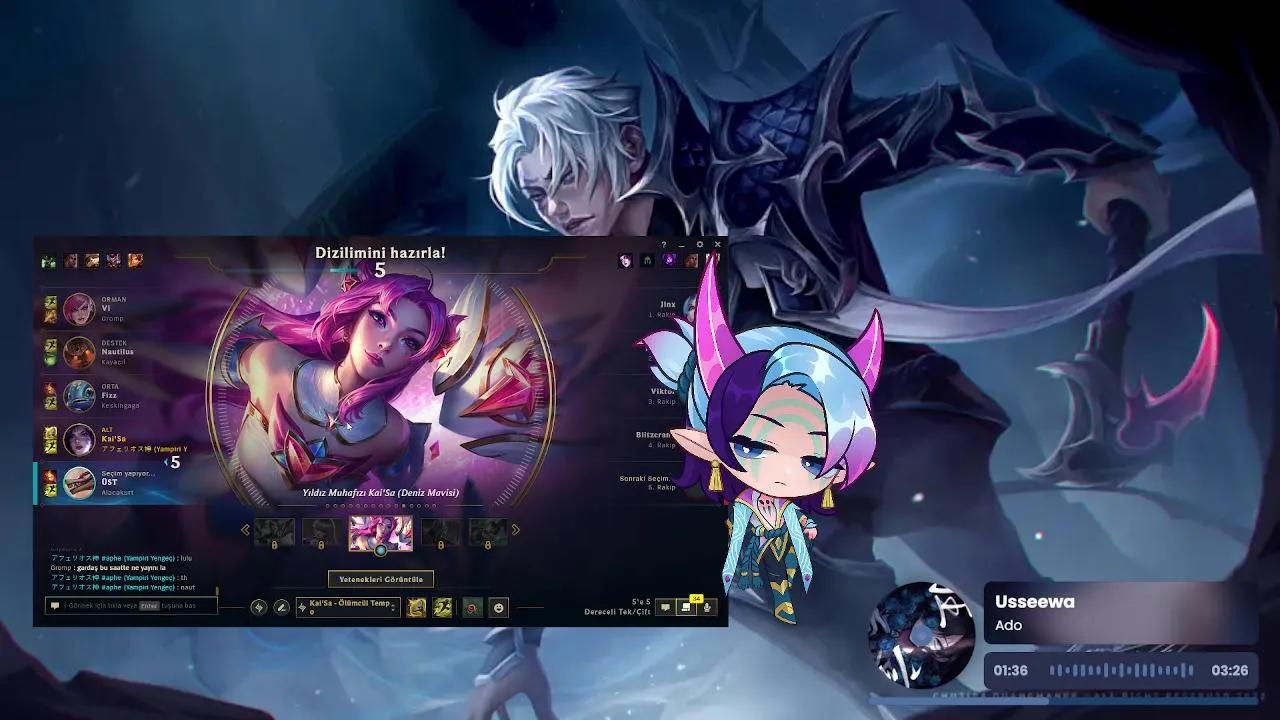The image size is (1280, 720).
Task: Click the left chevron in skin carousel
Action: (x=246, y=530)
